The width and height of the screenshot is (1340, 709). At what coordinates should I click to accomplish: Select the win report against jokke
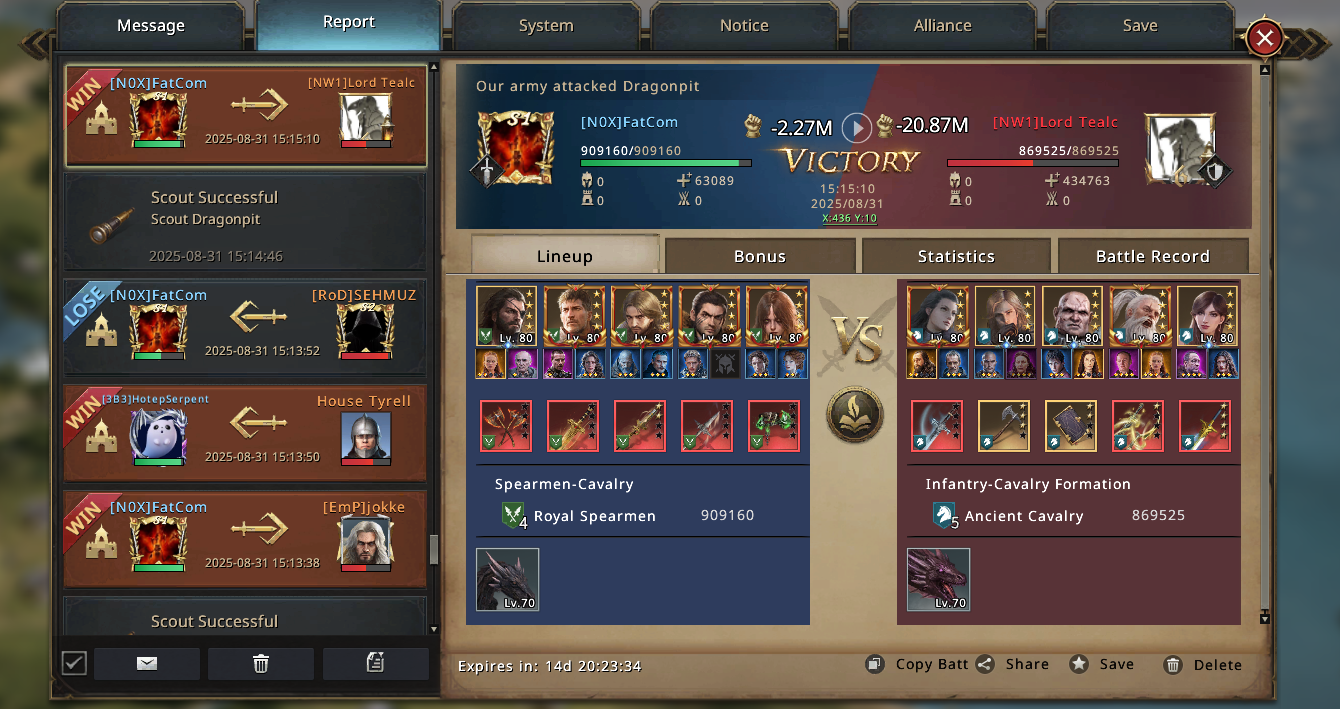coord(245,539)
